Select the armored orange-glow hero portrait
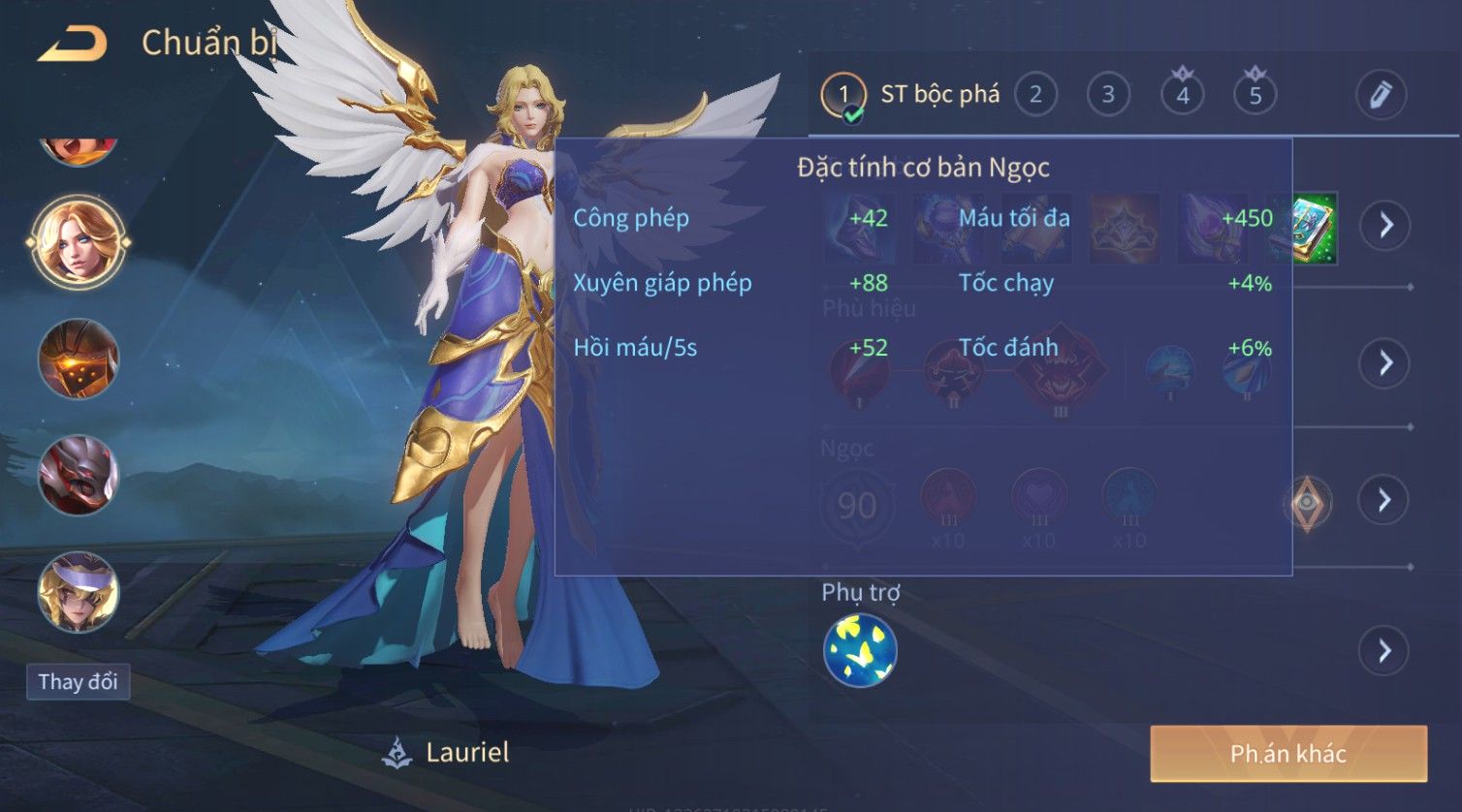Screen dimensions: 1462x812 tap(78, 359)
